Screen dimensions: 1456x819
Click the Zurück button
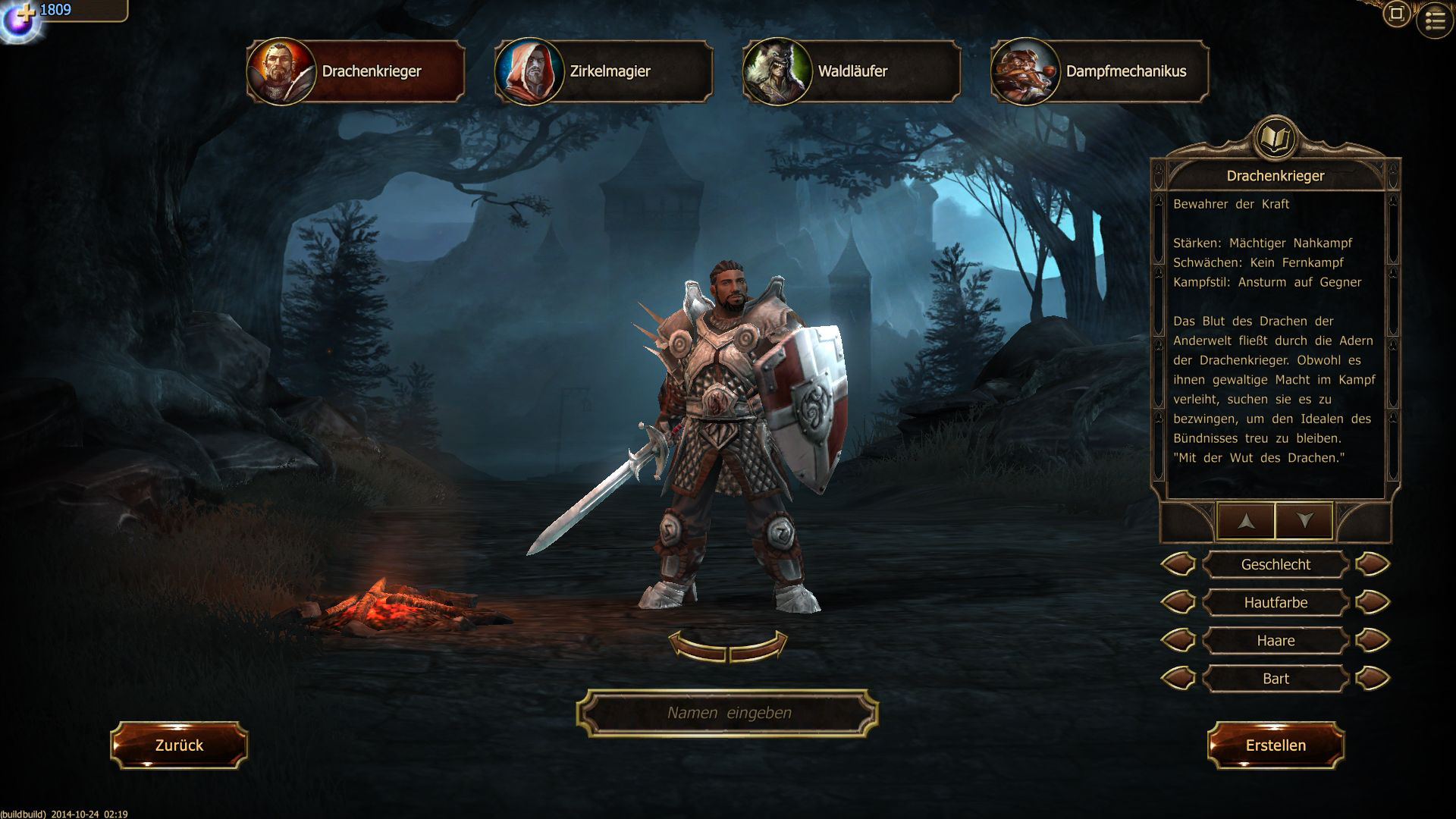coord(179,745)
